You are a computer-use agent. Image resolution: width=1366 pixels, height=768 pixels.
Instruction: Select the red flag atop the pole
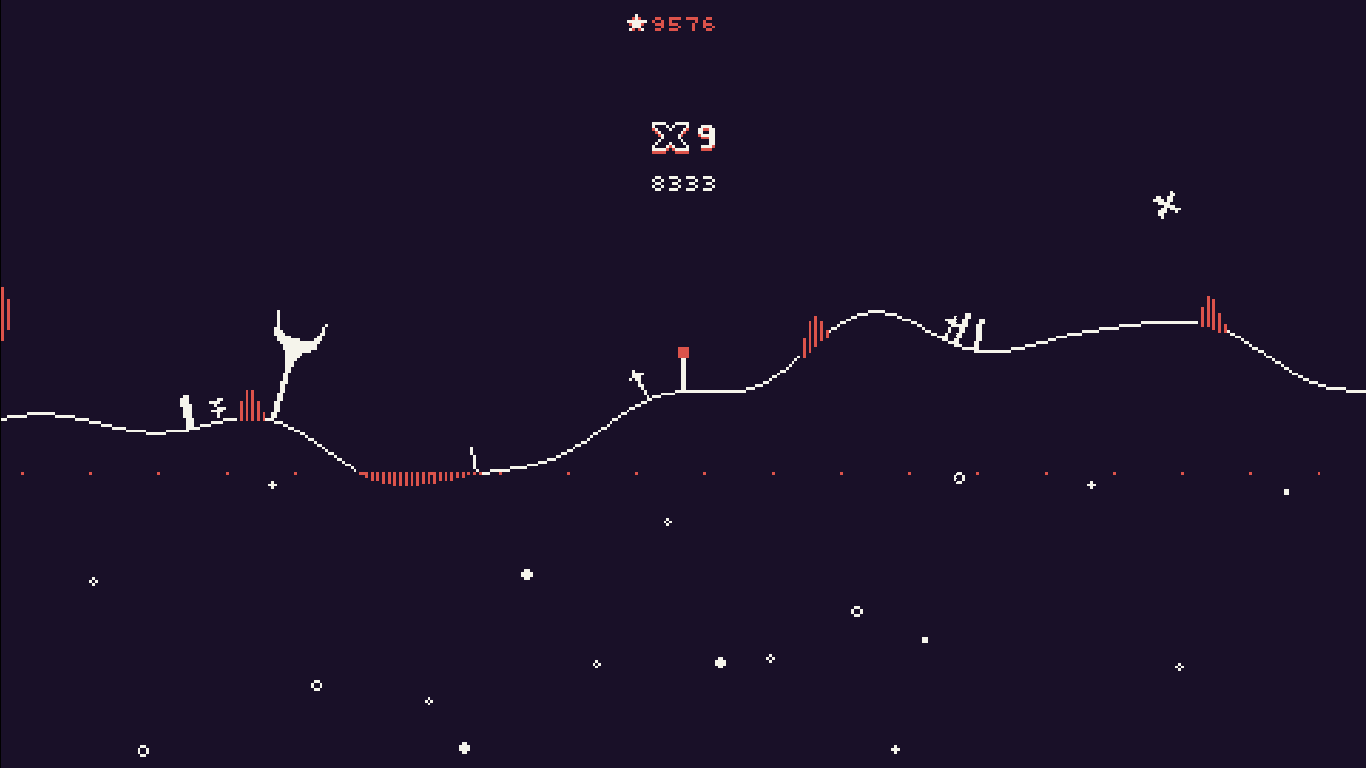pos(683,352)
